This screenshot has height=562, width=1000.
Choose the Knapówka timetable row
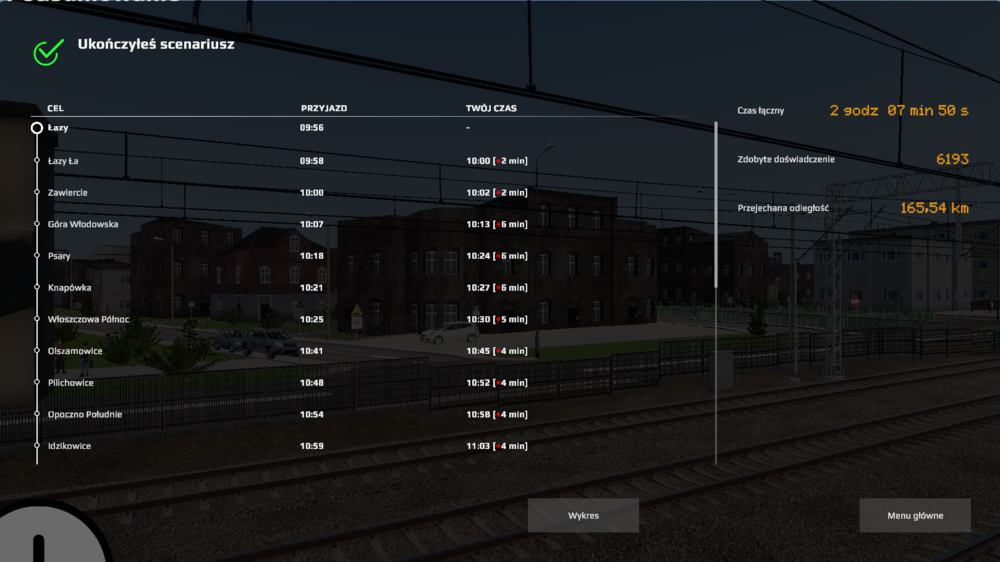tap(70, 287)
